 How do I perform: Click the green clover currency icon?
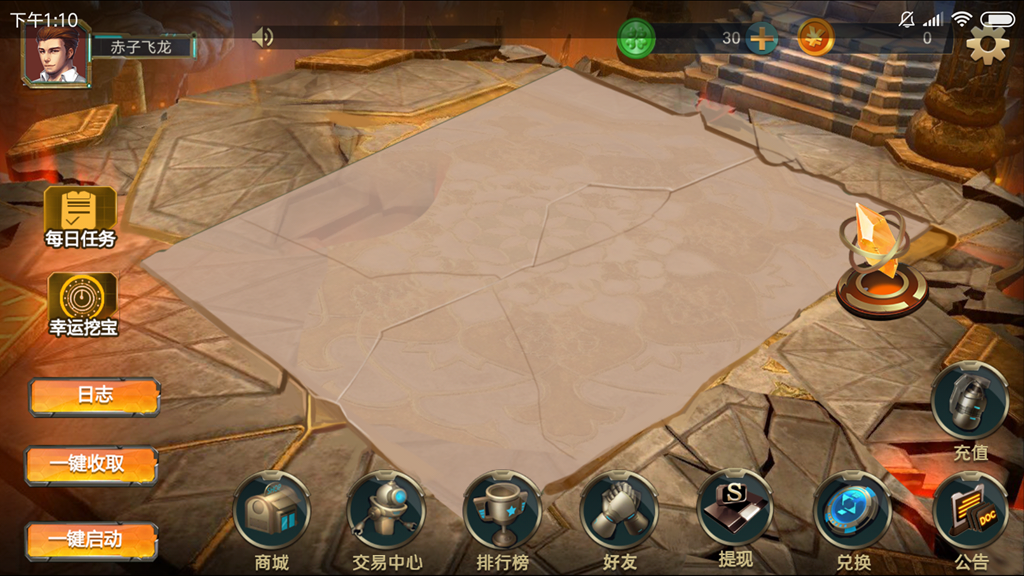[x=636, y=38]
